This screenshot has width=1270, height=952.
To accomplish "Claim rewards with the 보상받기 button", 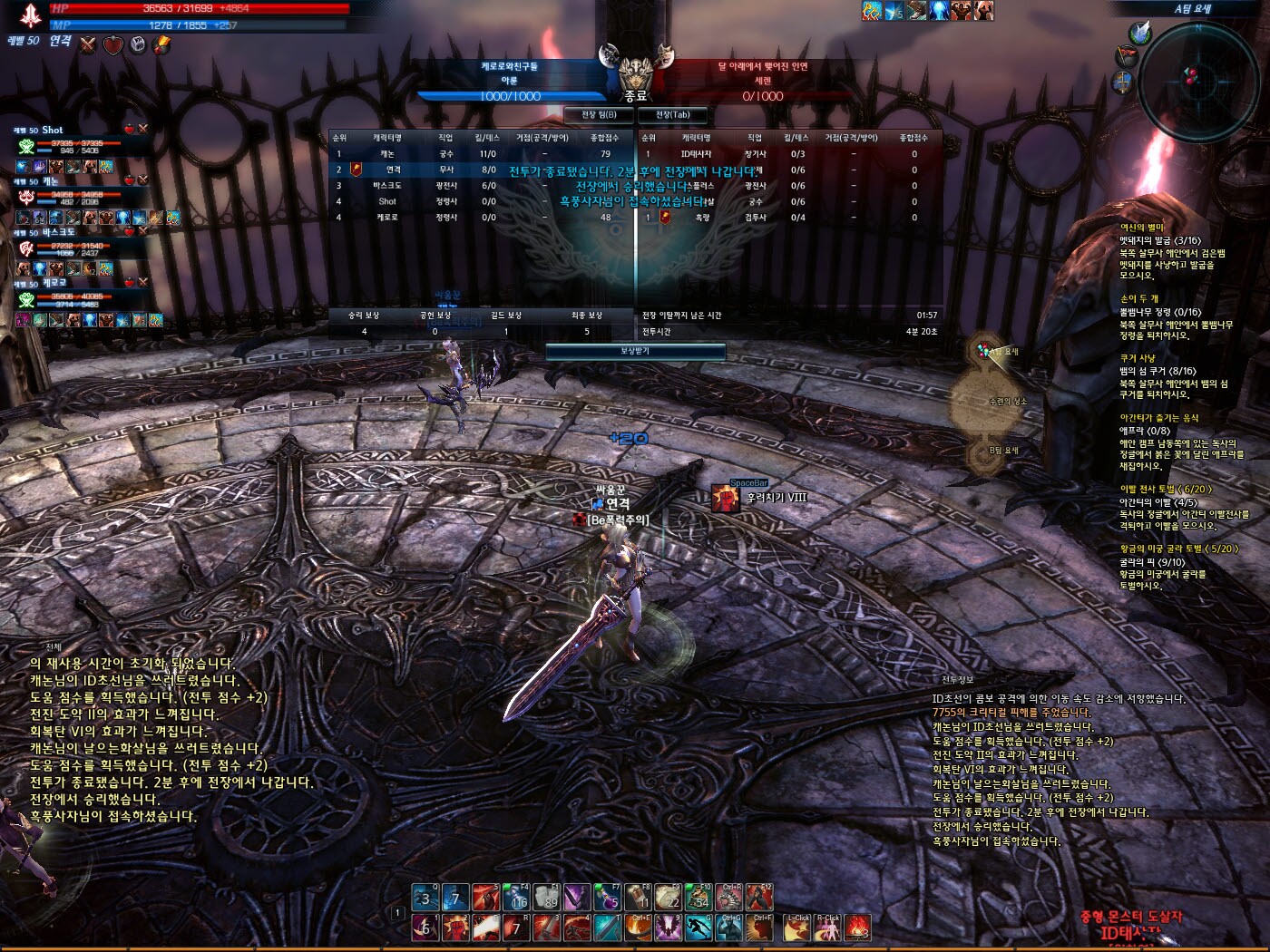I will click(635, 351).
